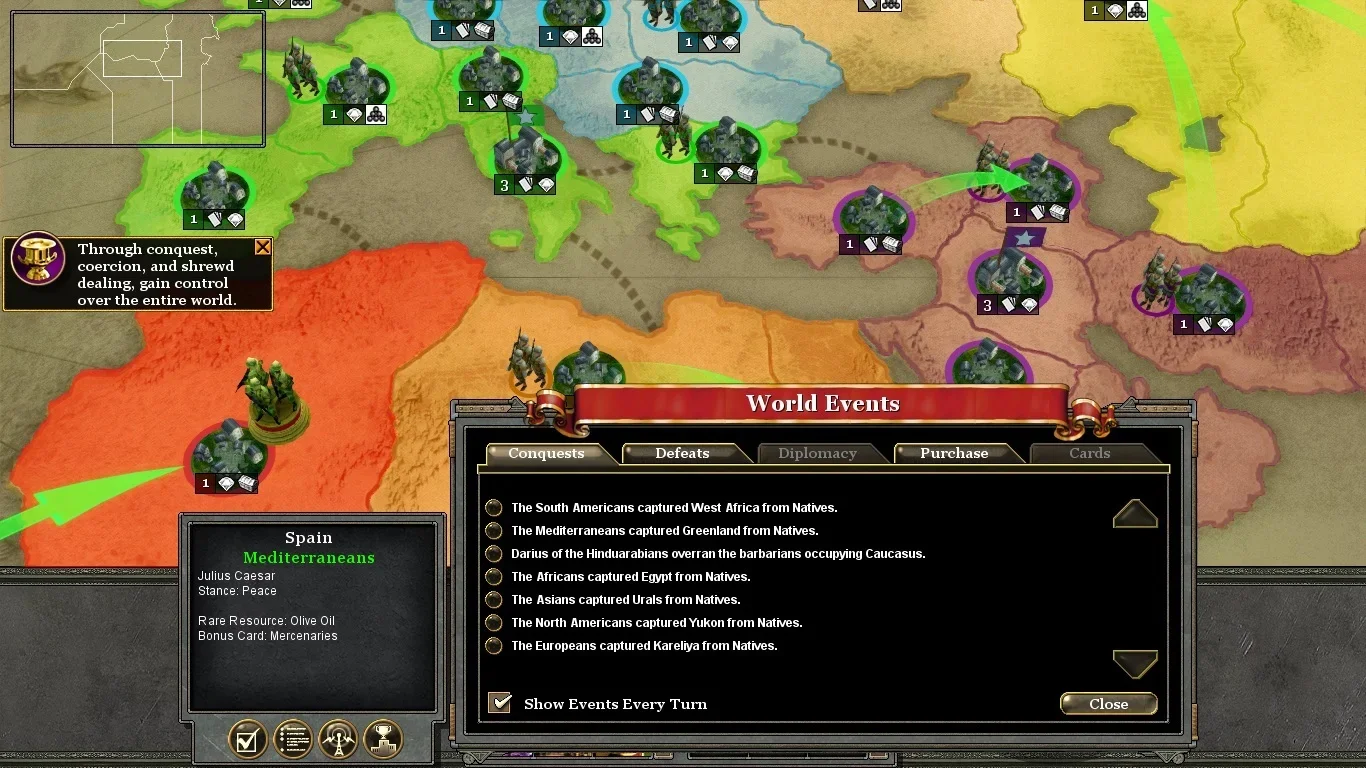Choose the Europeans captured Kareliya event
The width and height of the screenshot is (1366, 768).
tap(644, 646)
